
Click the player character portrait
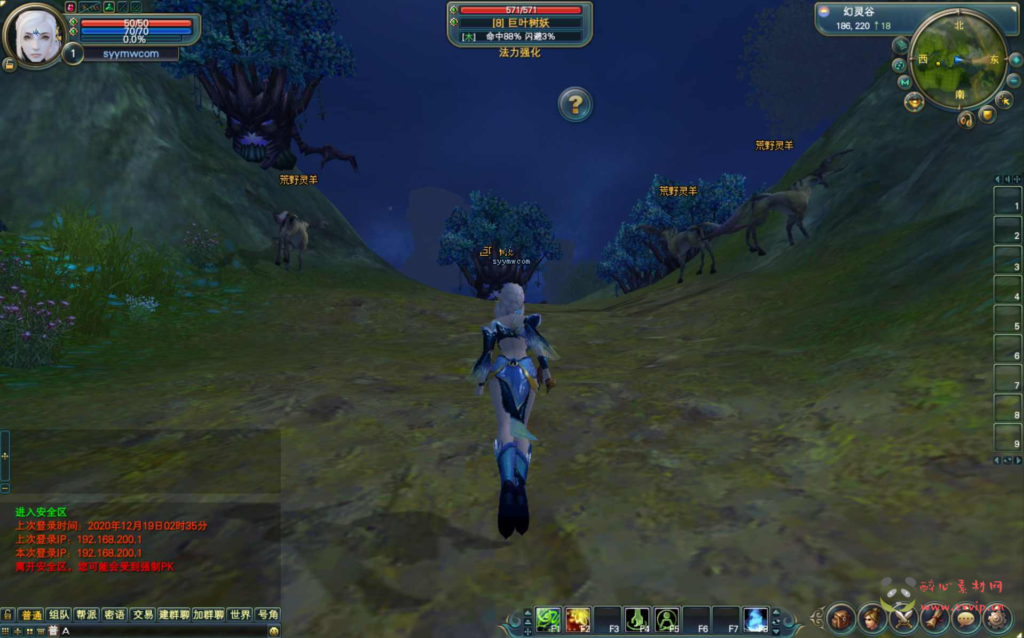click(x=36, y=35)
